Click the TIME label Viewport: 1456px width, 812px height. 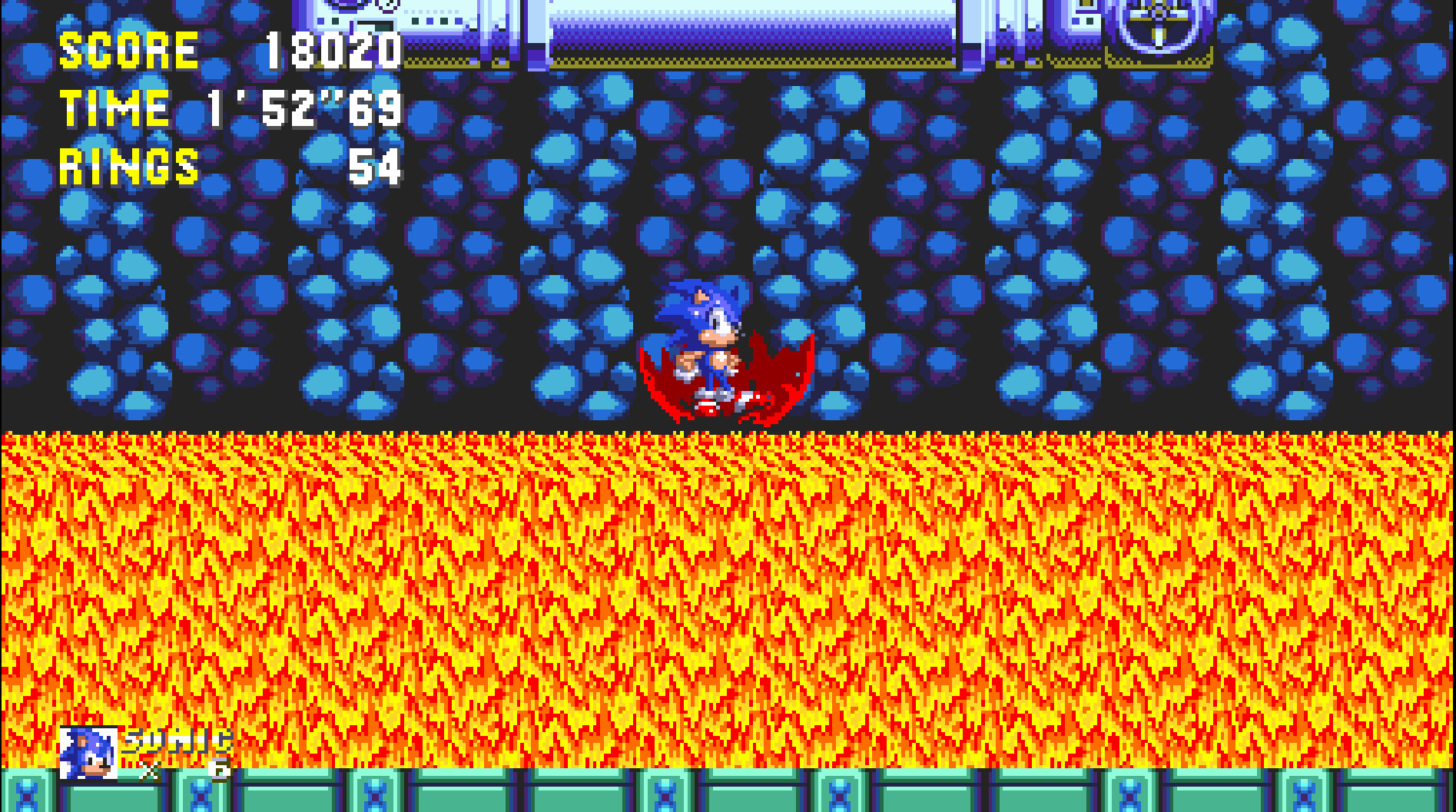[x=114, y=109]
